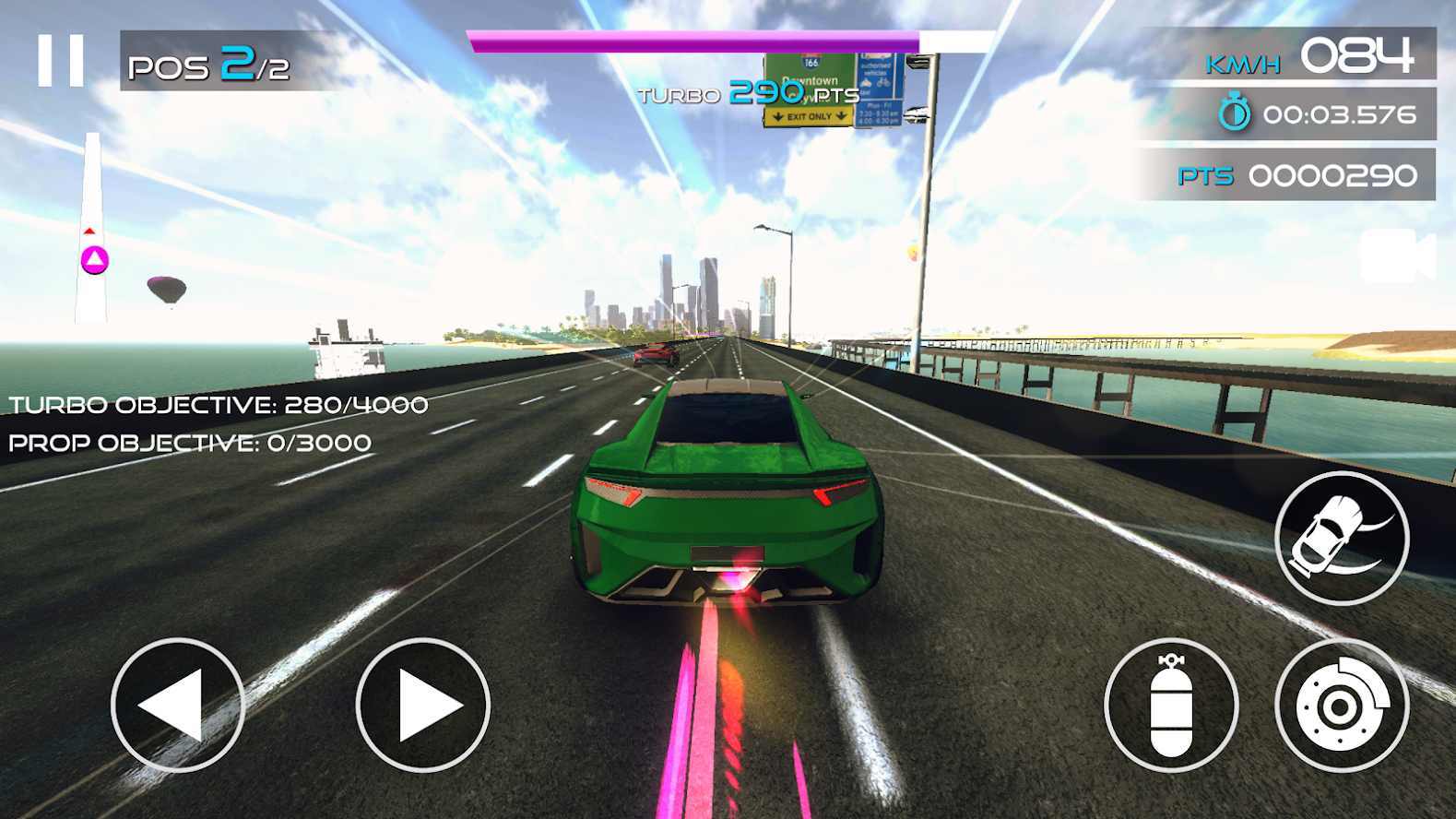
Task: Select the TURBO OBJECTIVE 280/4000 label
Action: tap(217, 403)
